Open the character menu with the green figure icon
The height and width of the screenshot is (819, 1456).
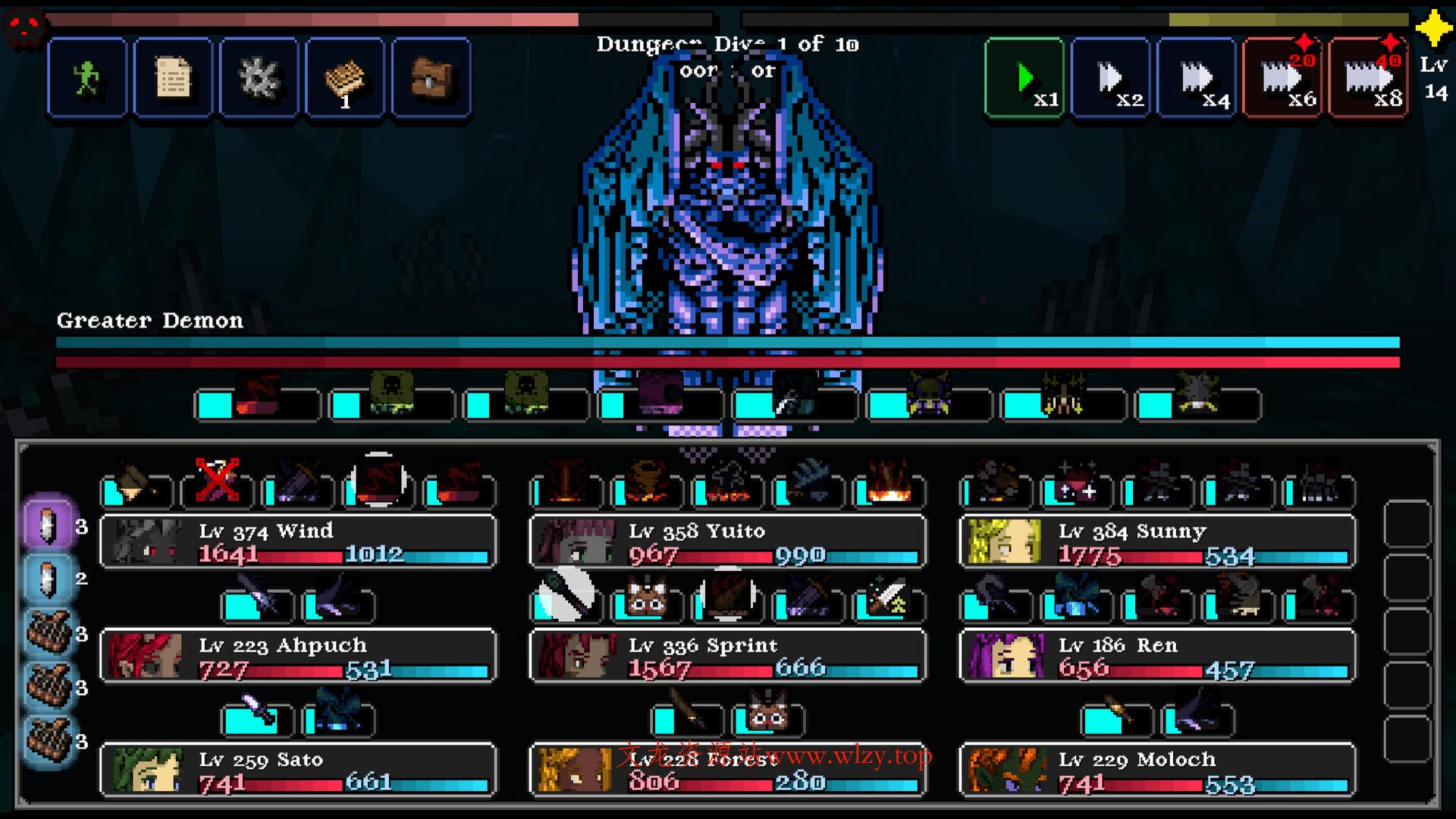tap(86, 78)
